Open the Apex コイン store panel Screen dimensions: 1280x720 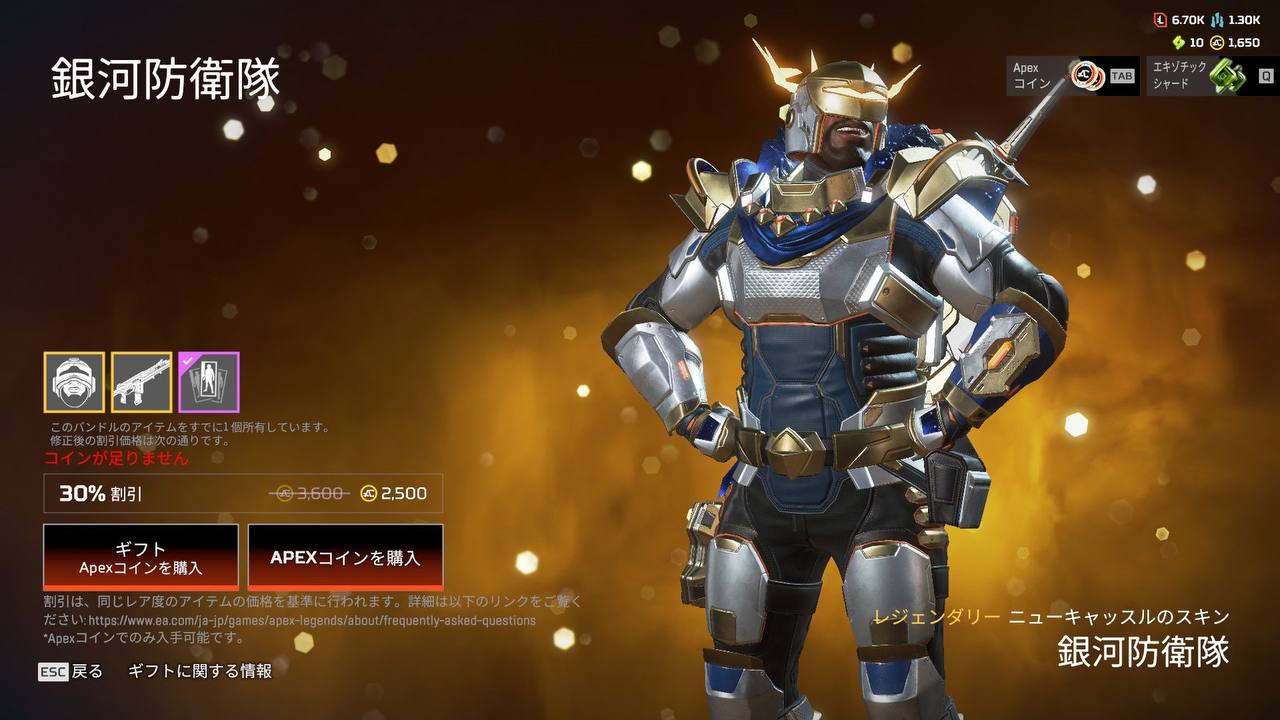pos(1072,76)
